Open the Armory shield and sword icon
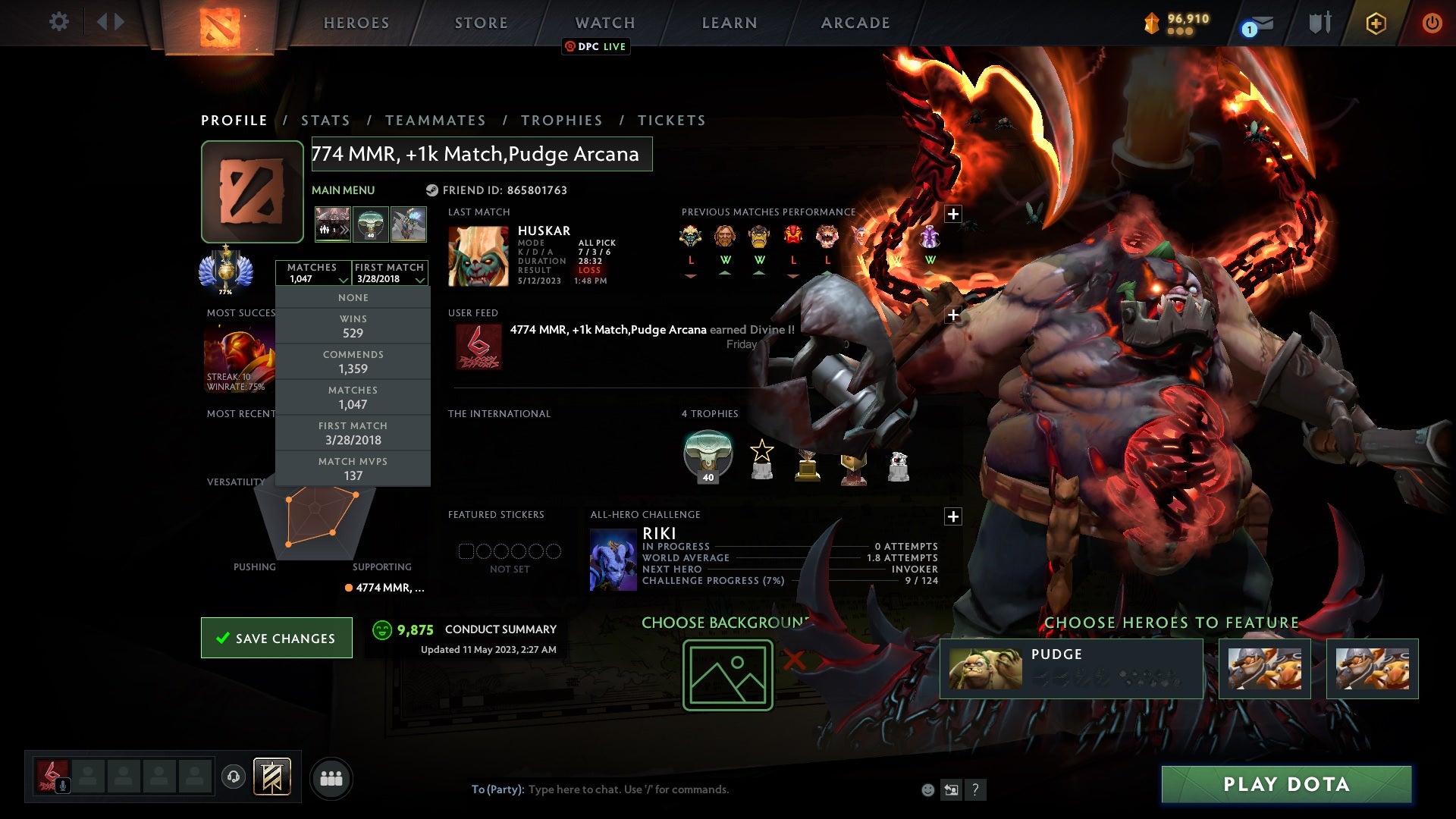Screen dimensions: 1456x819 tap(1319, 23)
